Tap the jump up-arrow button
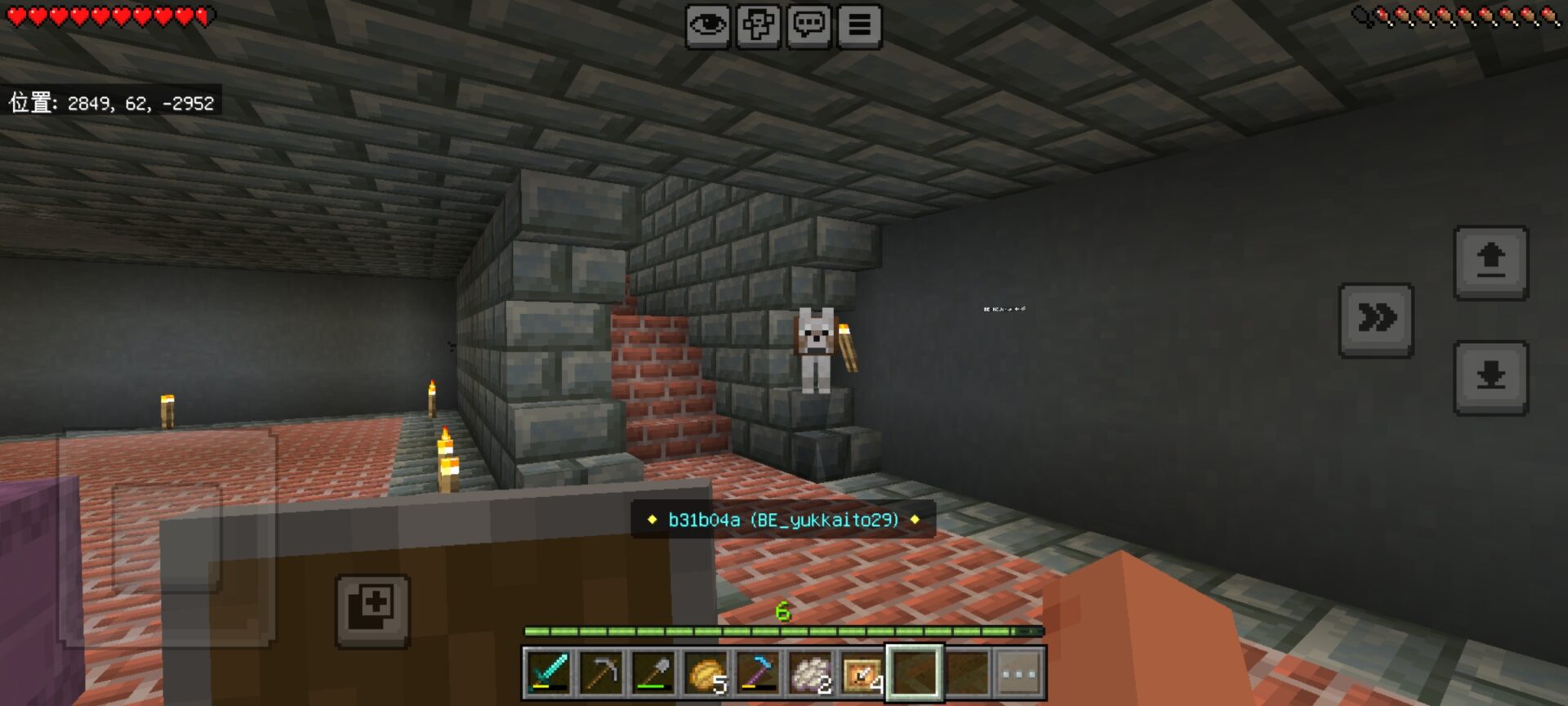 pyautogui.click(x=1490, y=263)
